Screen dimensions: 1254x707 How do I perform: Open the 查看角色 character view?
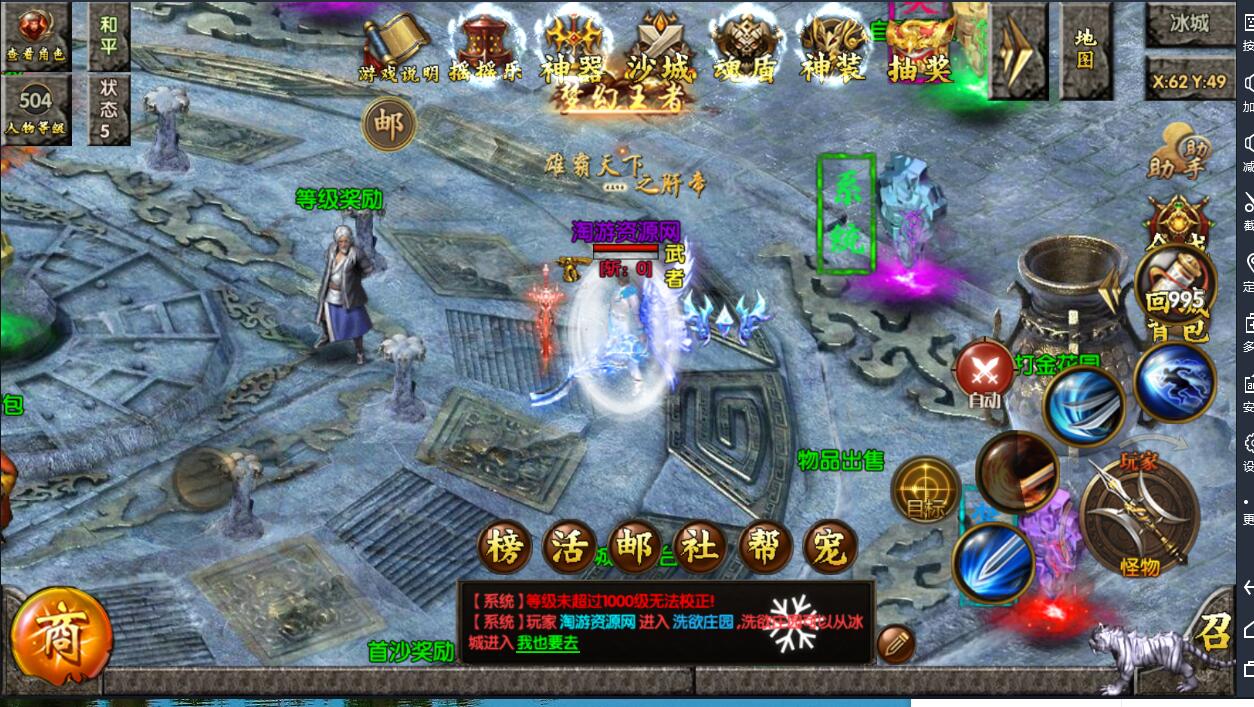[35, 34]
